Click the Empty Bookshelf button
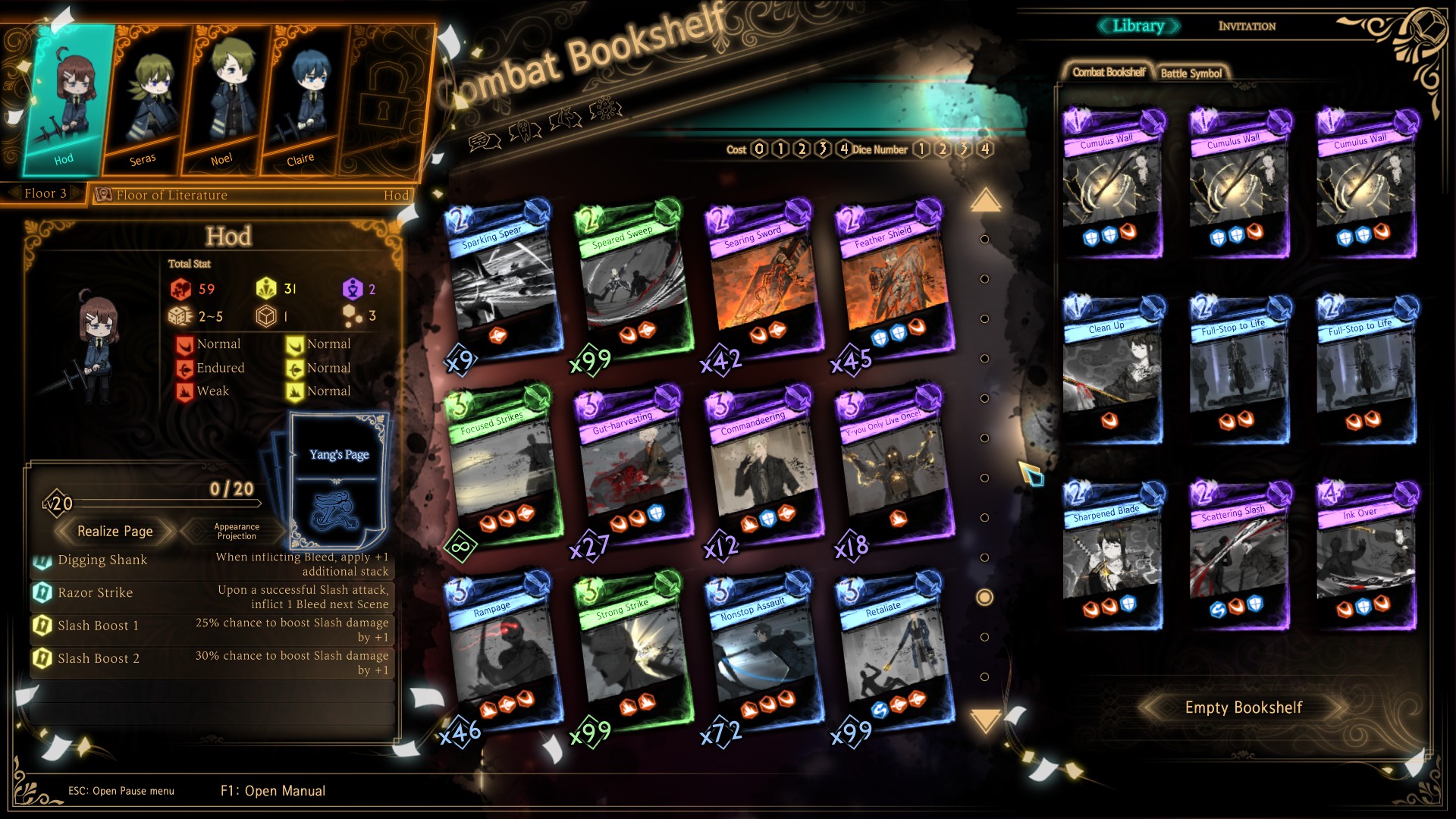Viewport: 1456px width, 819px height. 1243,708
